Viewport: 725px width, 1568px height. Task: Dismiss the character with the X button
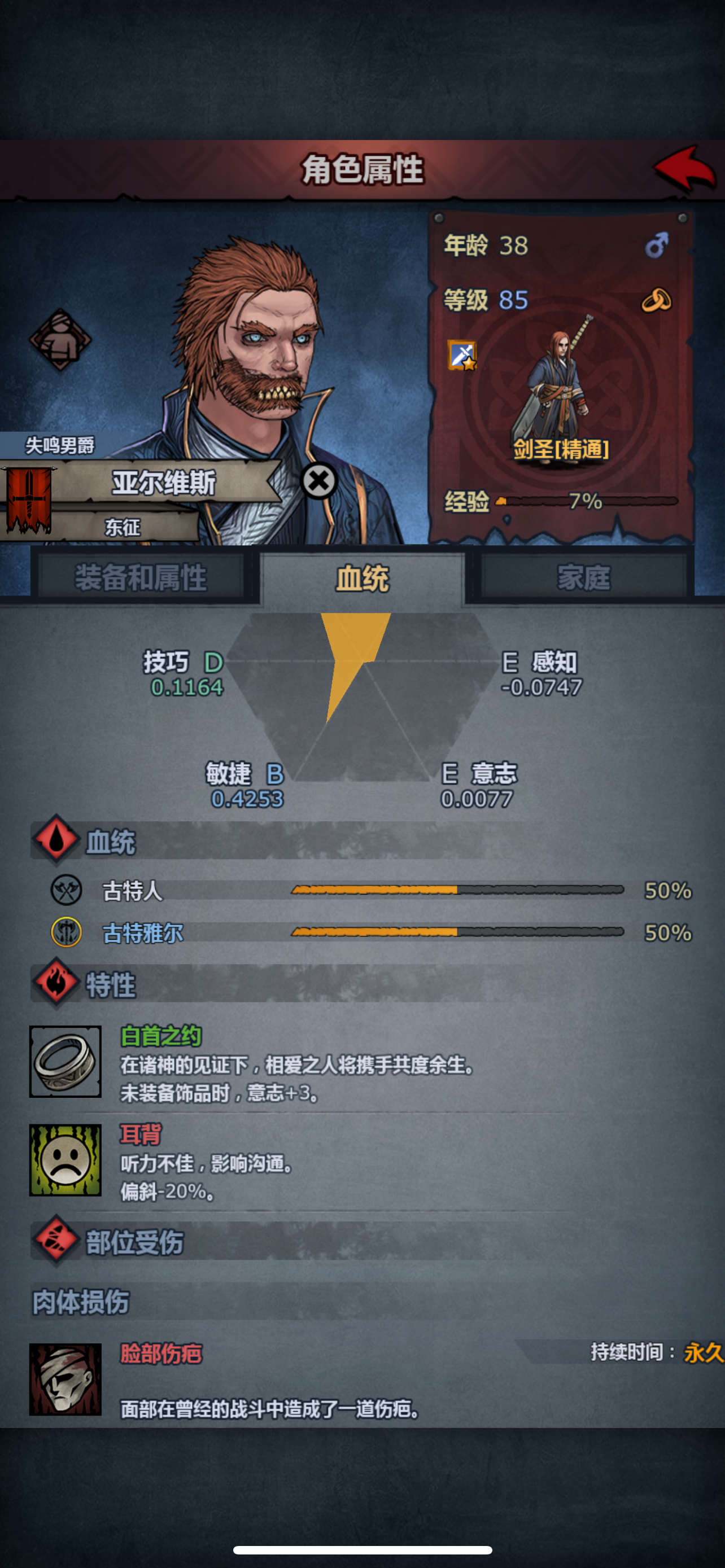click(318, 481)
